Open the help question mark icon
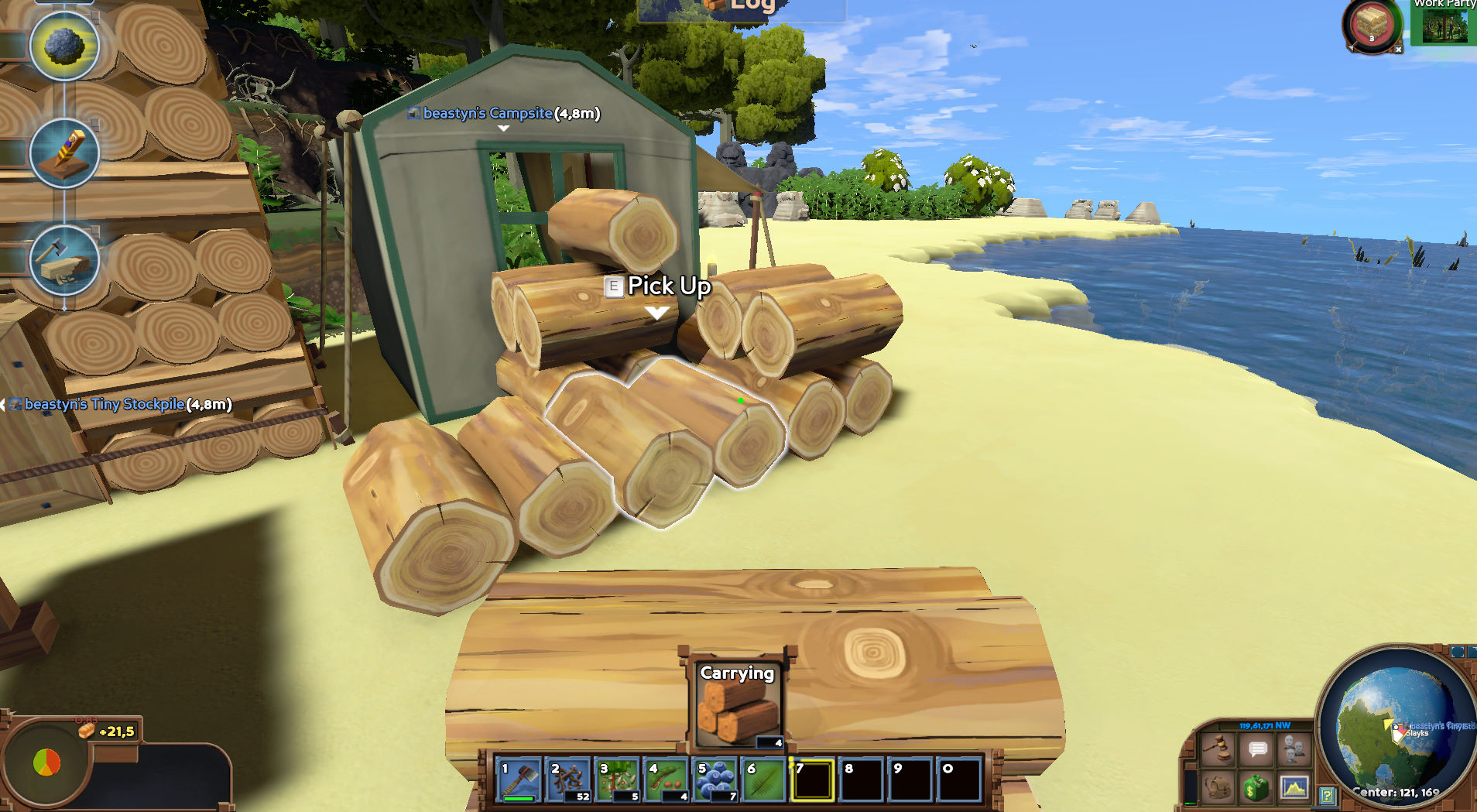This screenshot has height=812, width=1477. (1327, 793)
